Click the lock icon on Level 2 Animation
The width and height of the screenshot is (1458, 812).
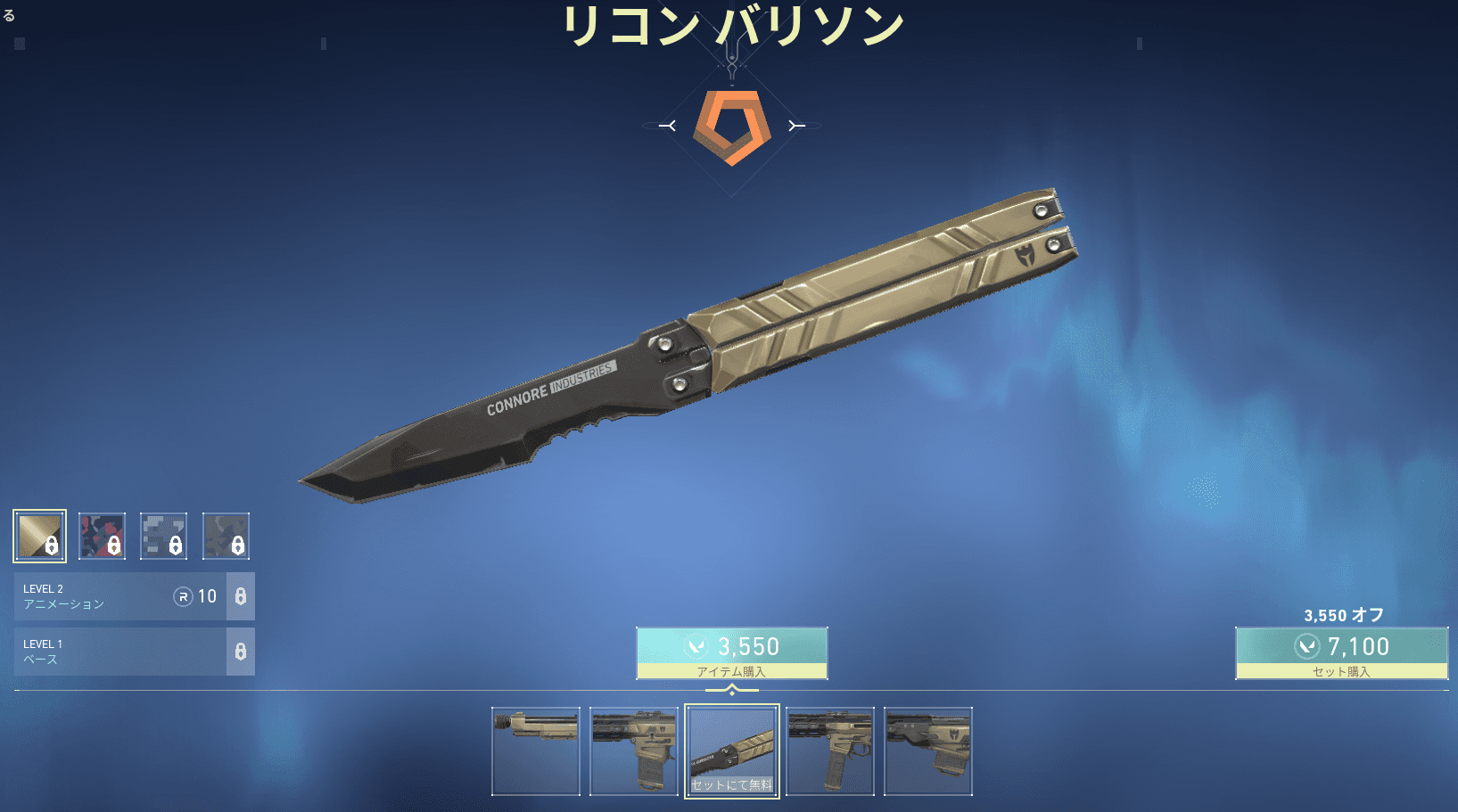point(241,596)
